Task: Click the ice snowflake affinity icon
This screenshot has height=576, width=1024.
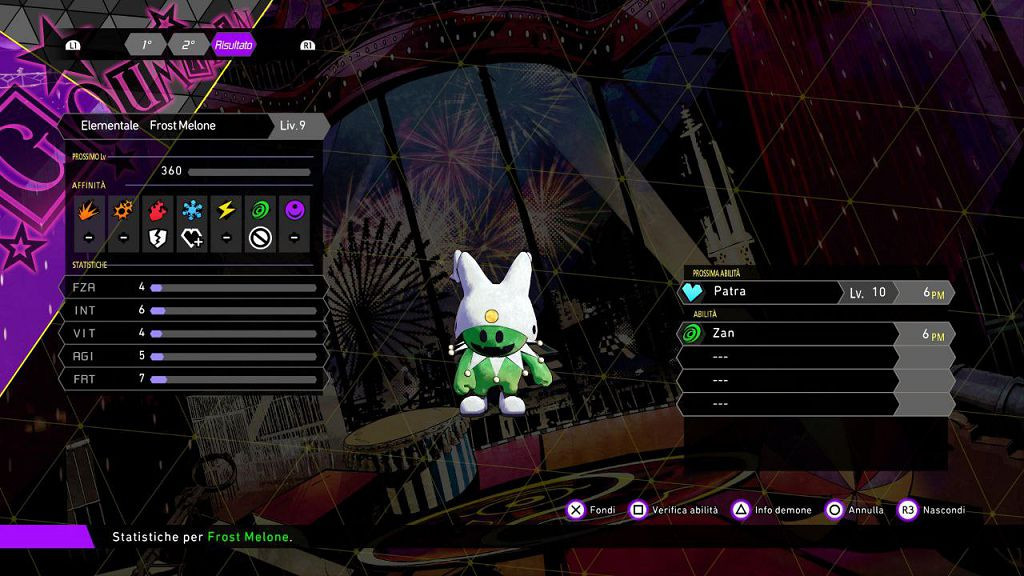Action: [x=192, y=210]
